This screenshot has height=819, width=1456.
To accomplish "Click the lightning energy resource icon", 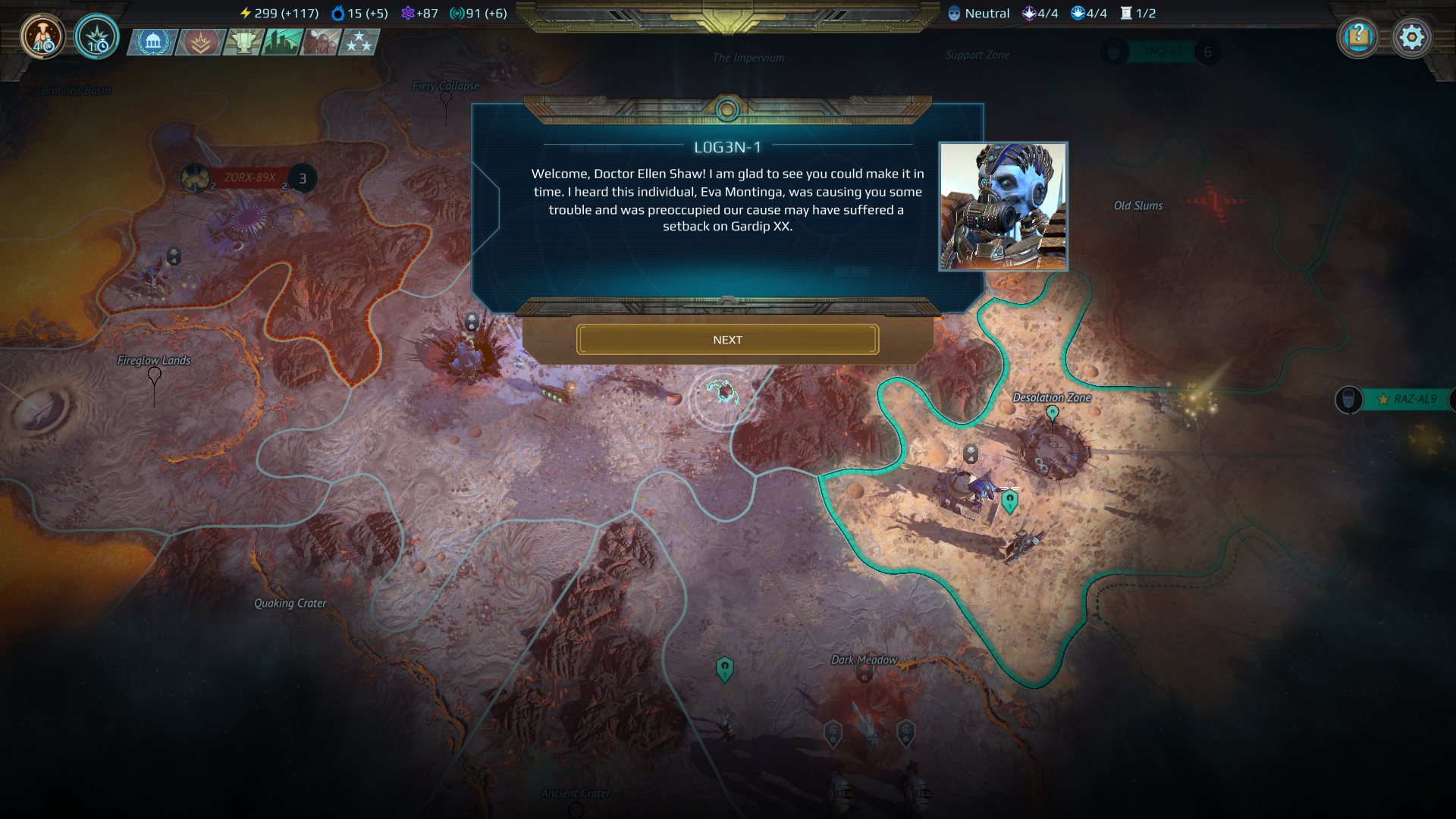I will [246, 12].
